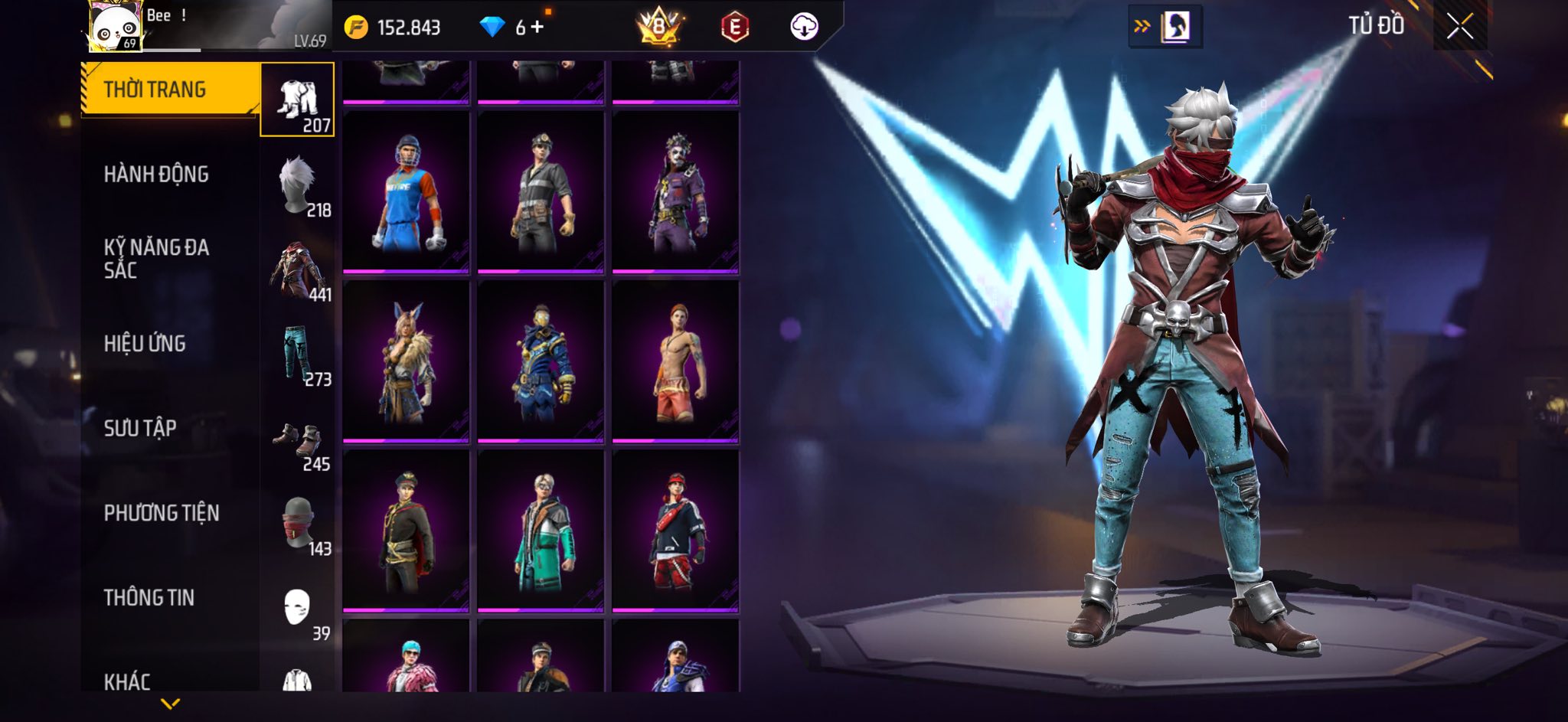This screenshot has width=1568, height=722.
Task: Select the white hair subcategory icon
Action: 298,185
